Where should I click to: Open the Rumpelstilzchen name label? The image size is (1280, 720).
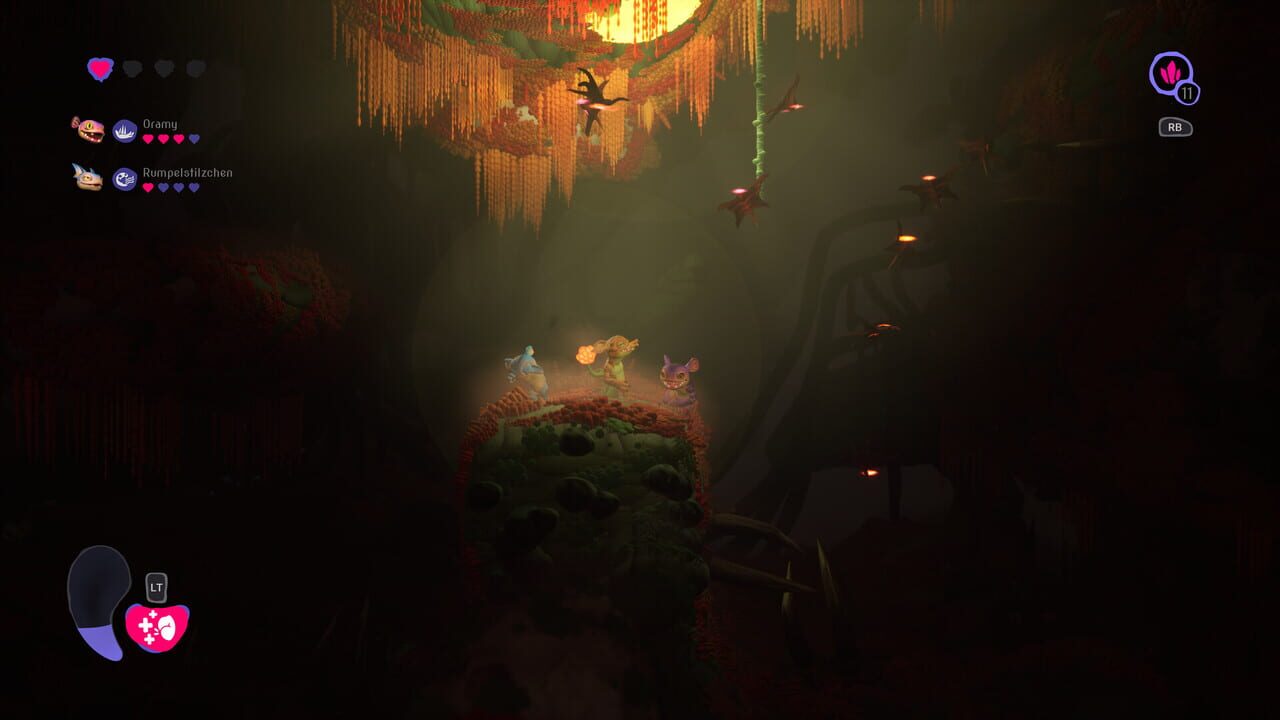click(187, 173)
